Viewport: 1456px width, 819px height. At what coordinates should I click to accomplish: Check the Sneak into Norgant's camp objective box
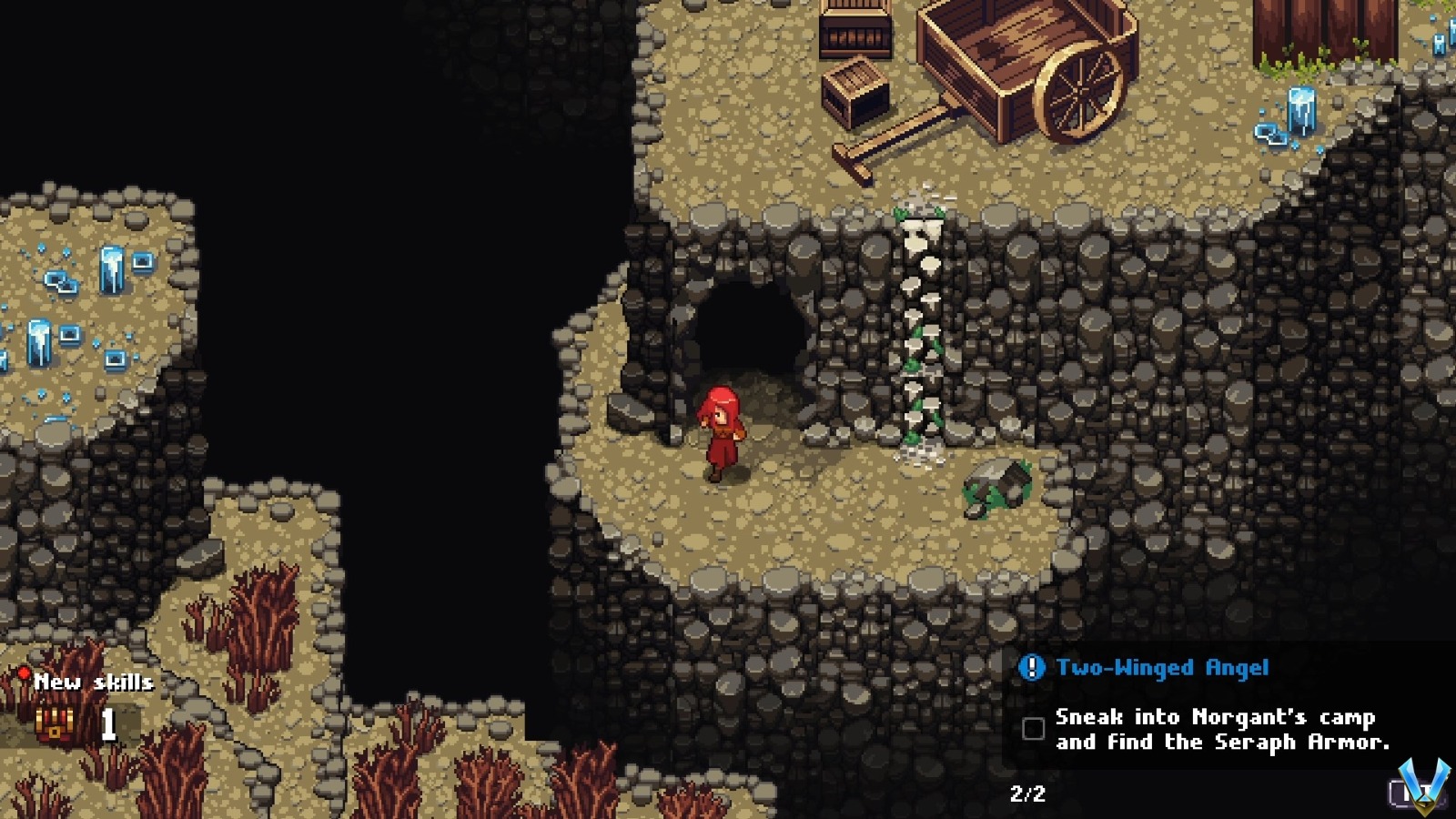1032,728
